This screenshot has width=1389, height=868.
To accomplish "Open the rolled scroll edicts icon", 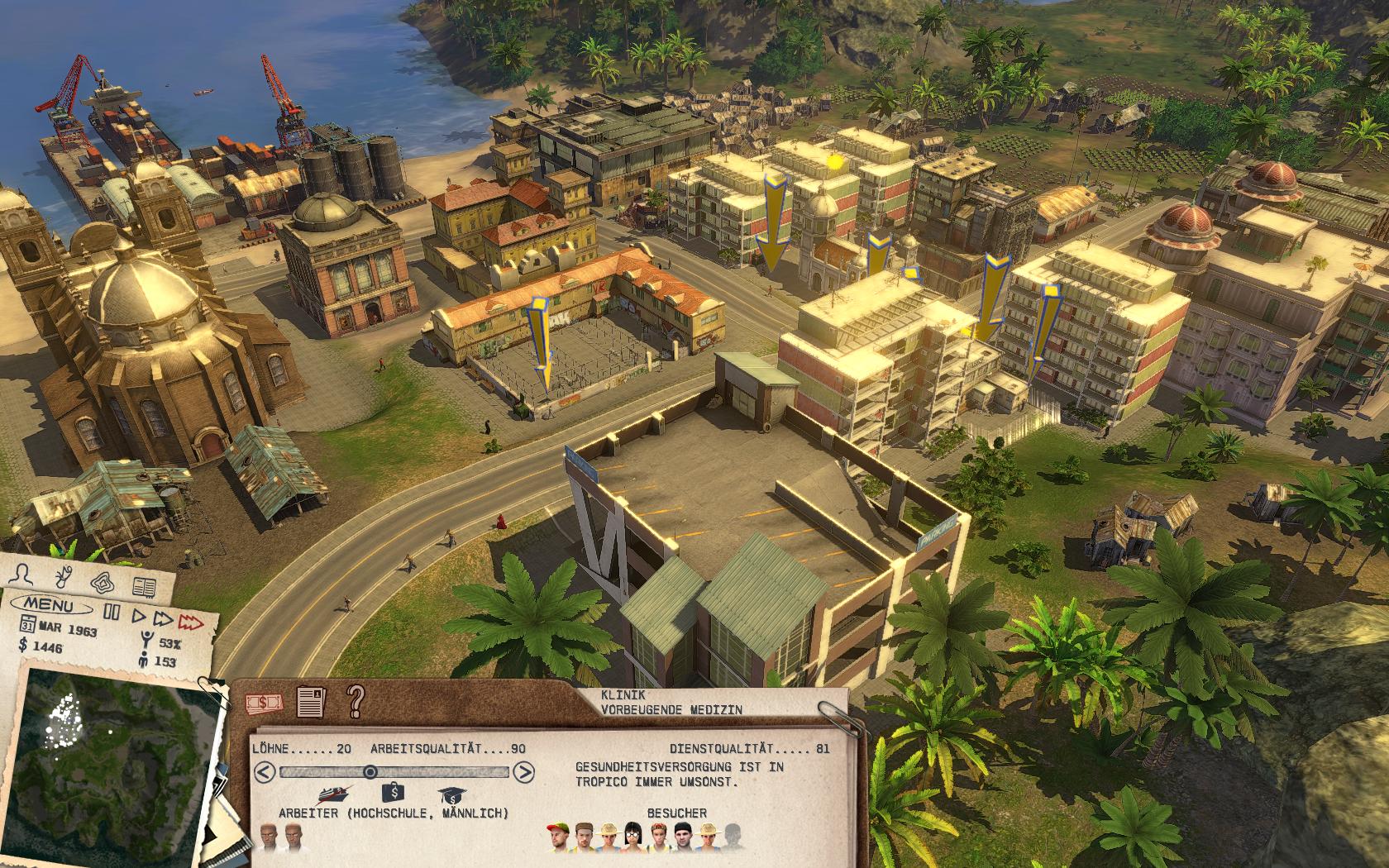I will click(x=62, y=577).
